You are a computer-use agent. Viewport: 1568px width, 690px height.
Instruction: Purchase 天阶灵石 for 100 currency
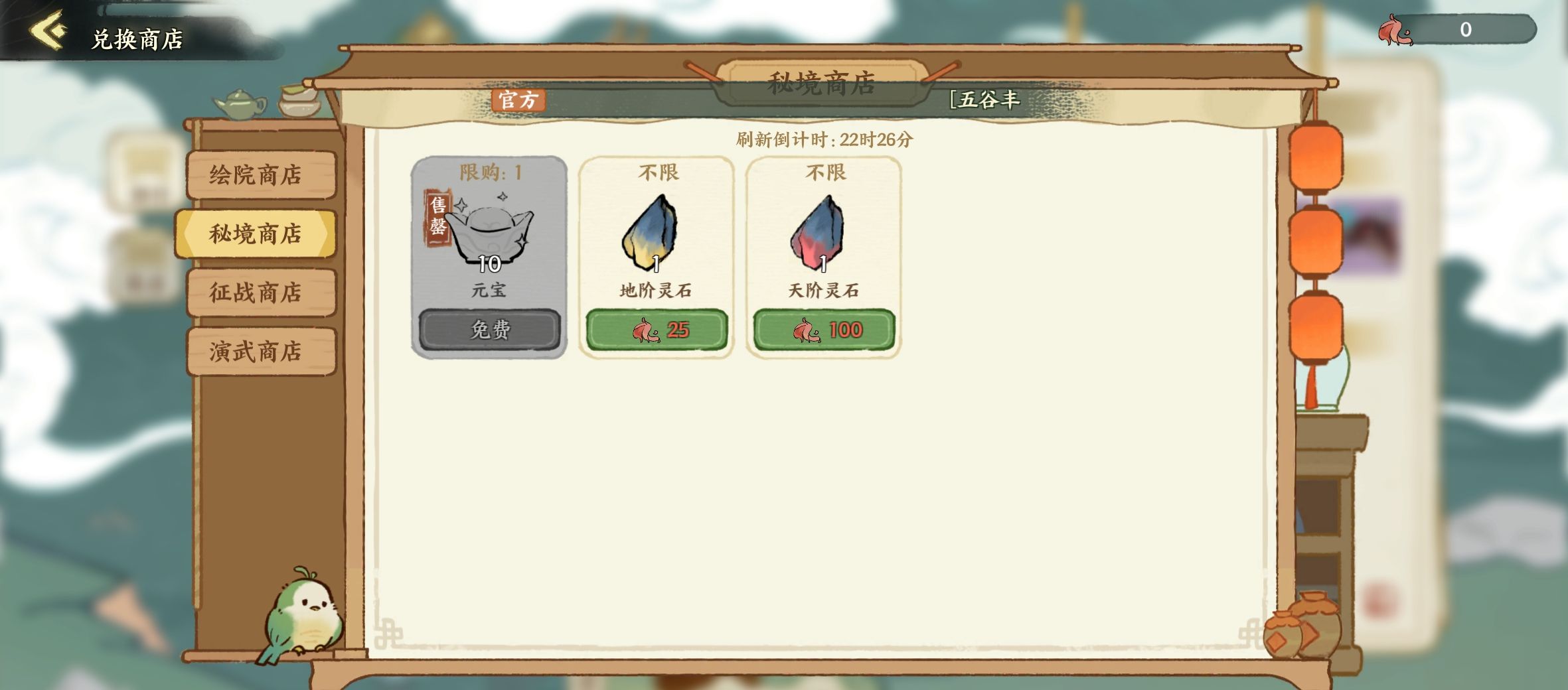[x=823, y=330]
